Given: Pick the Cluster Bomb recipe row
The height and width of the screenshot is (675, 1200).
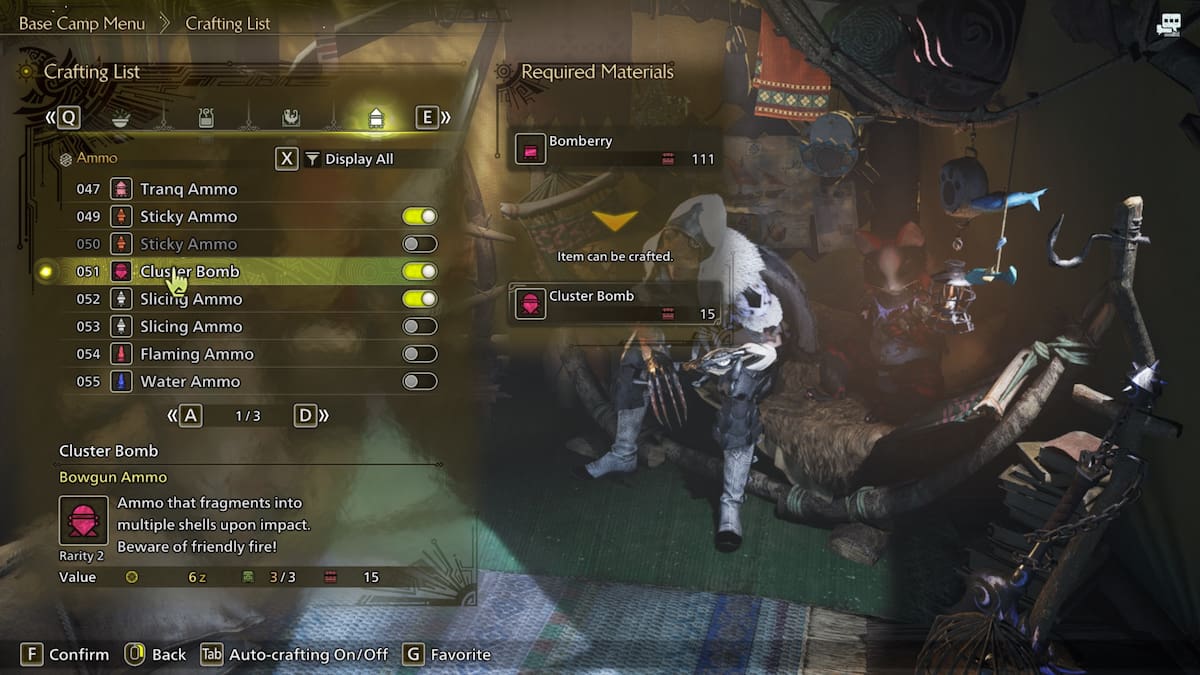Looking at the screenshot, I should (x=190, y=271).
